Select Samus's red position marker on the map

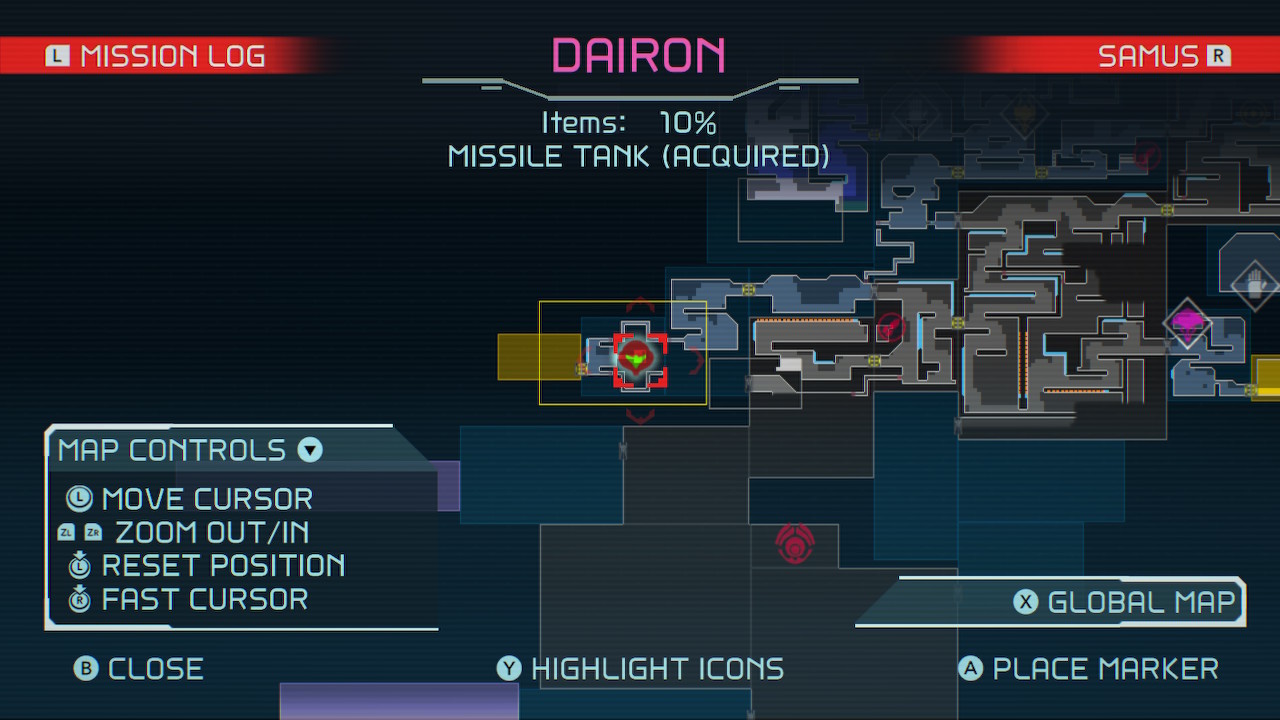636,357
